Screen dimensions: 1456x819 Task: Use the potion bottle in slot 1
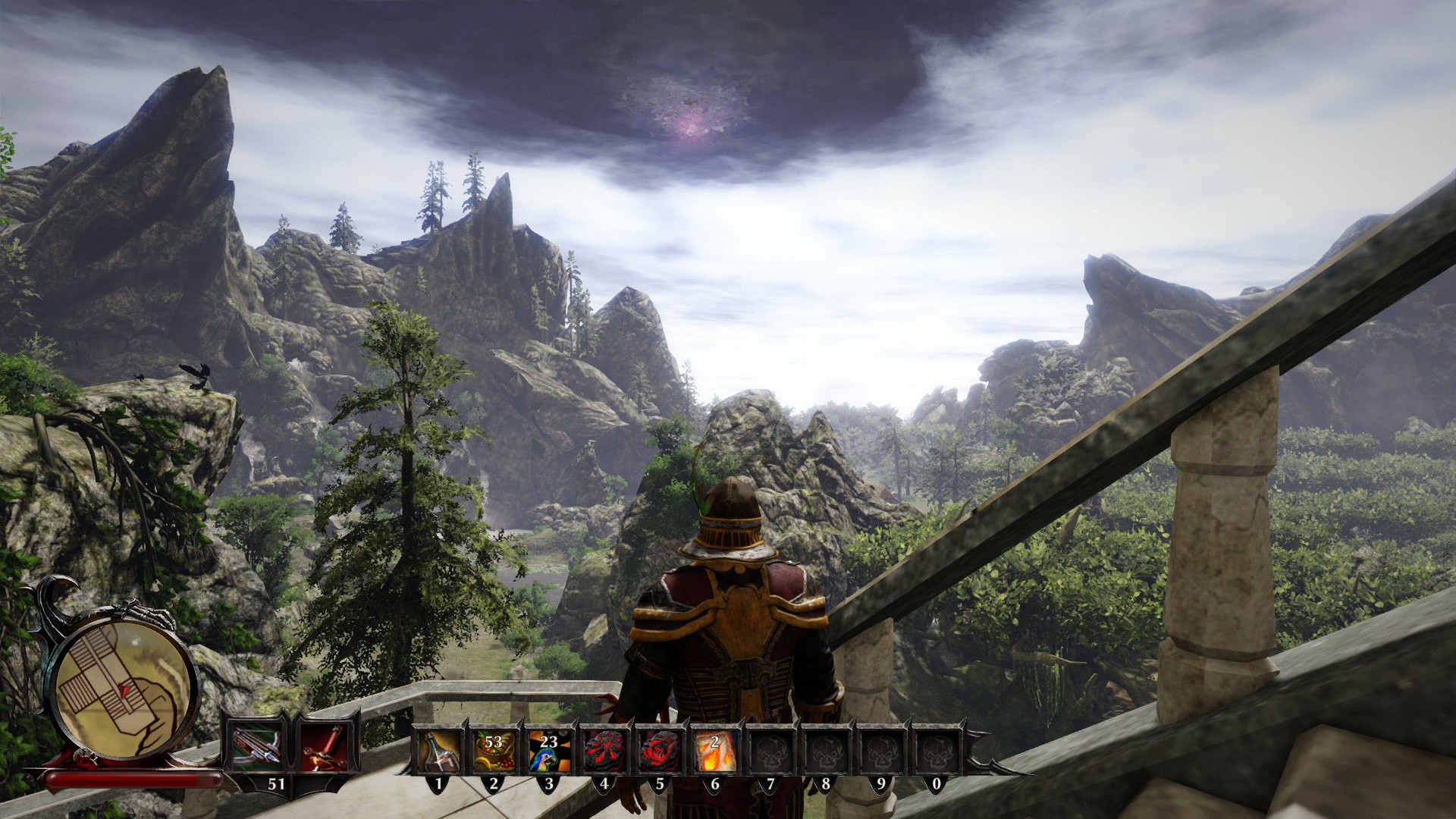(x=439, y=751)
